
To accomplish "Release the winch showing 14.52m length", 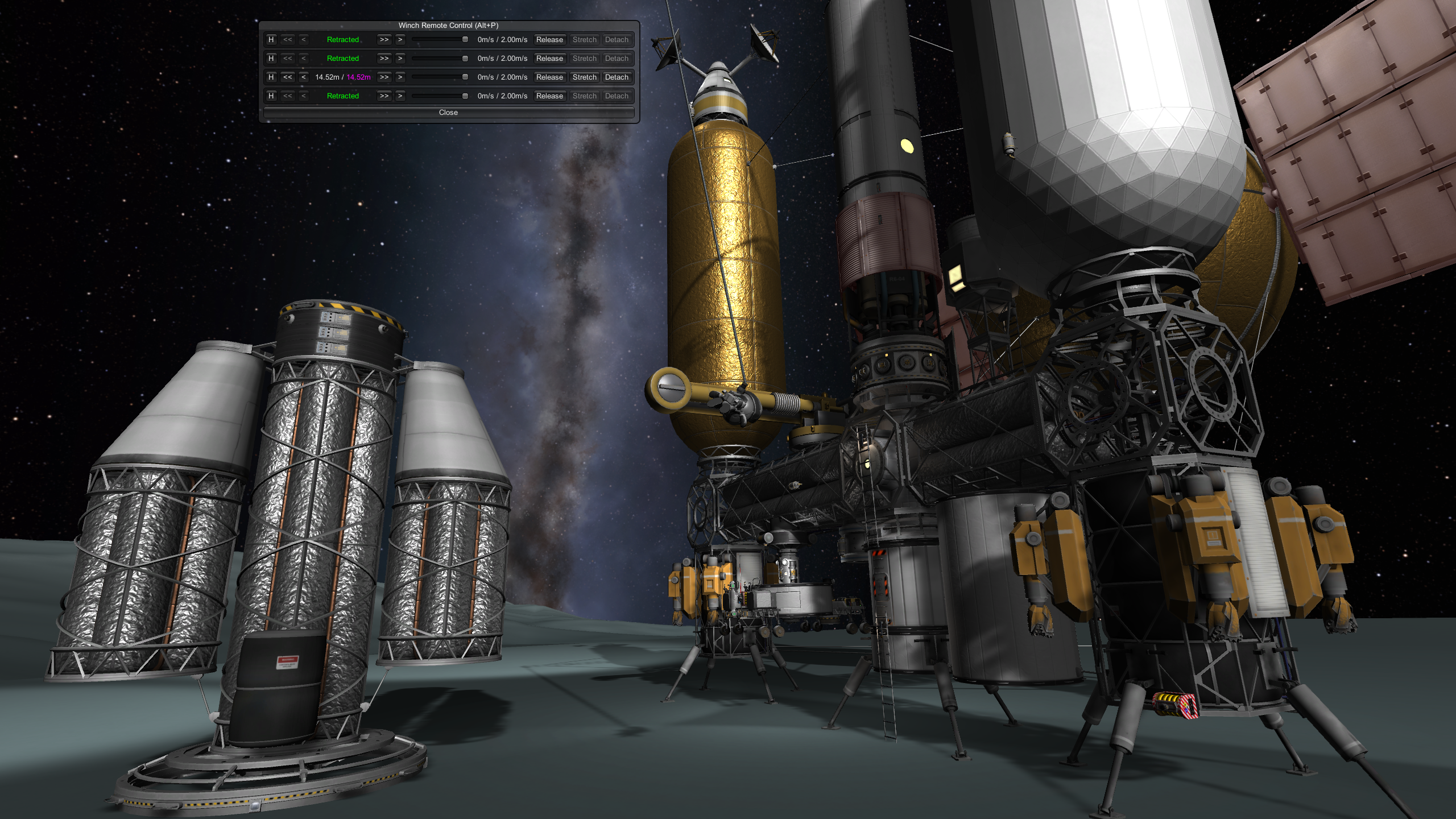I will (x=549, y=77).
